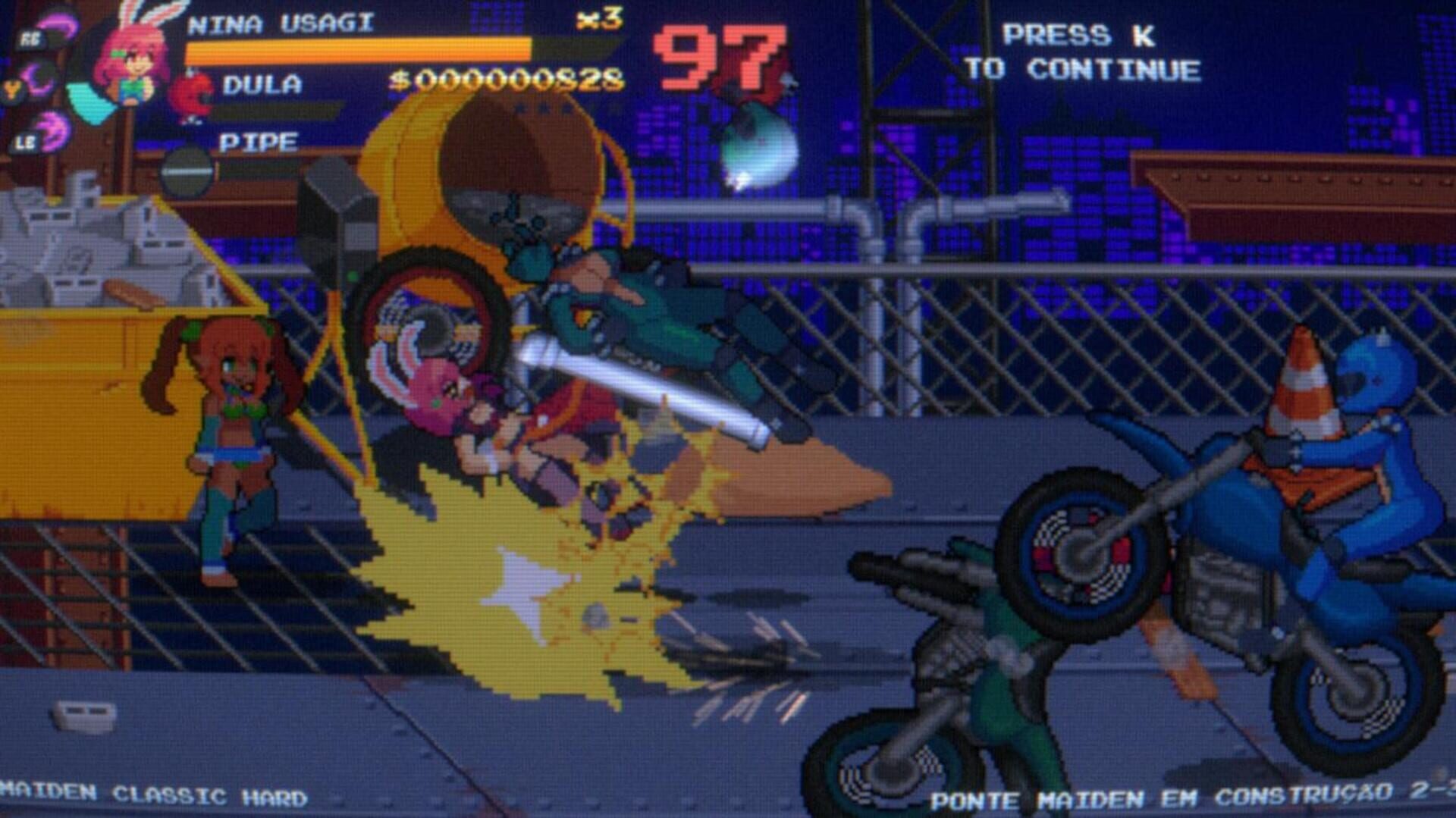Click the red Dula enemy head icon
1456x818 pixels.
pos(191,94)
